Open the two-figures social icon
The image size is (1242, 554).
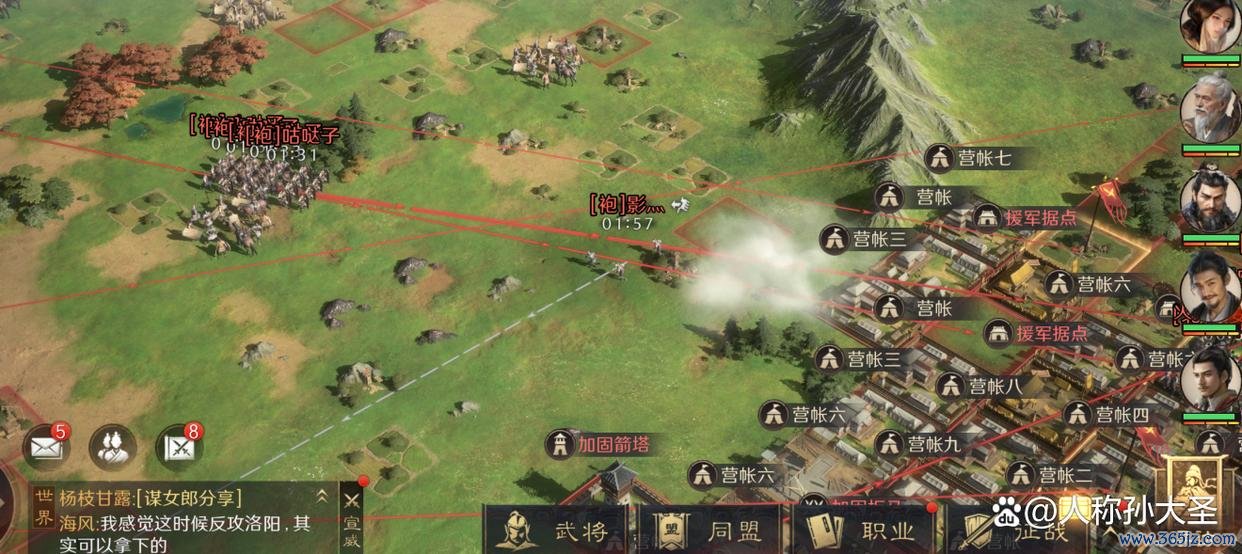pos(113,448)
